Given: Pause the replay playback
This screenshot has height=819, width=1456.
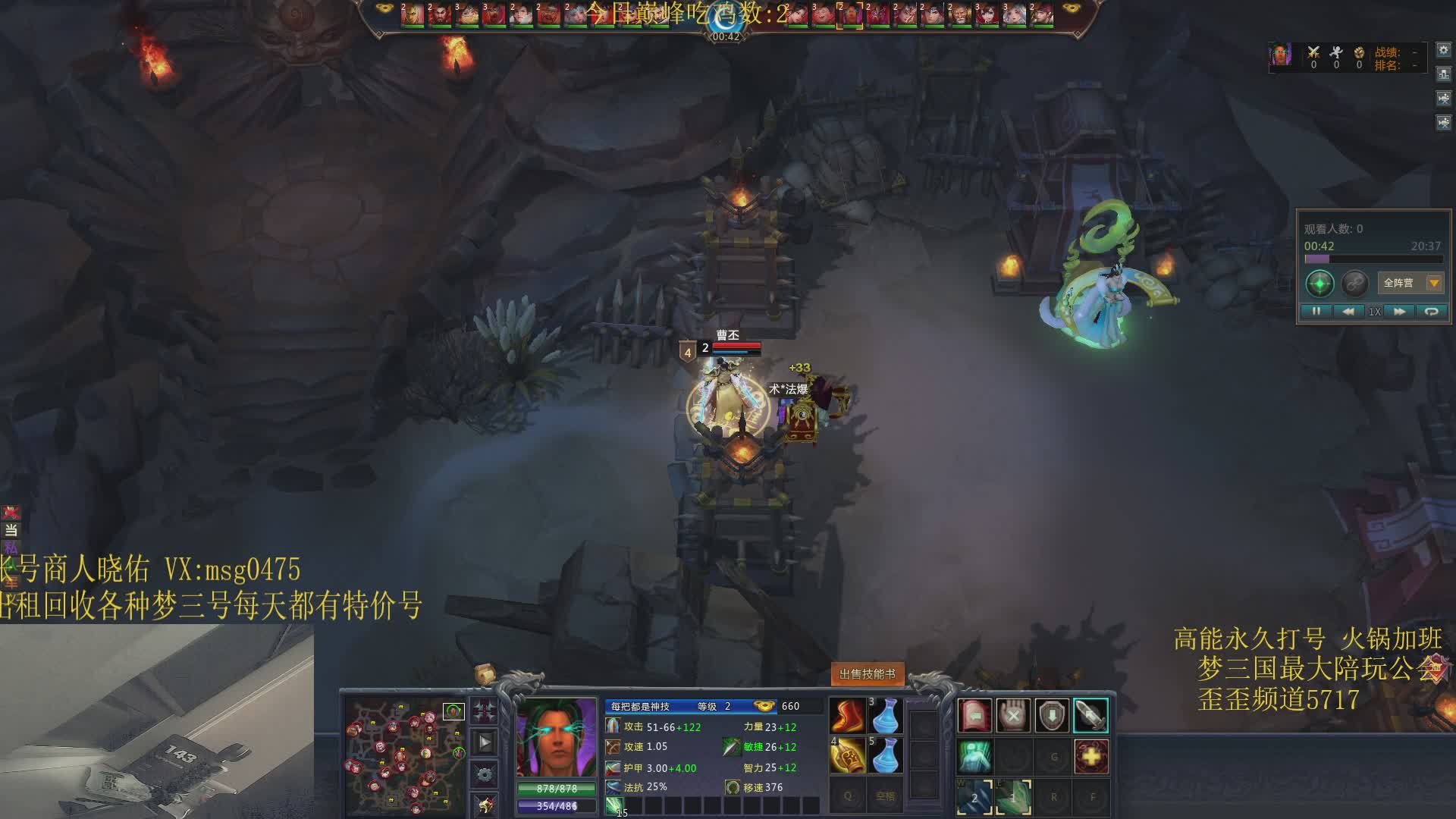Looking at the screenshot, I should (1316, 312).
